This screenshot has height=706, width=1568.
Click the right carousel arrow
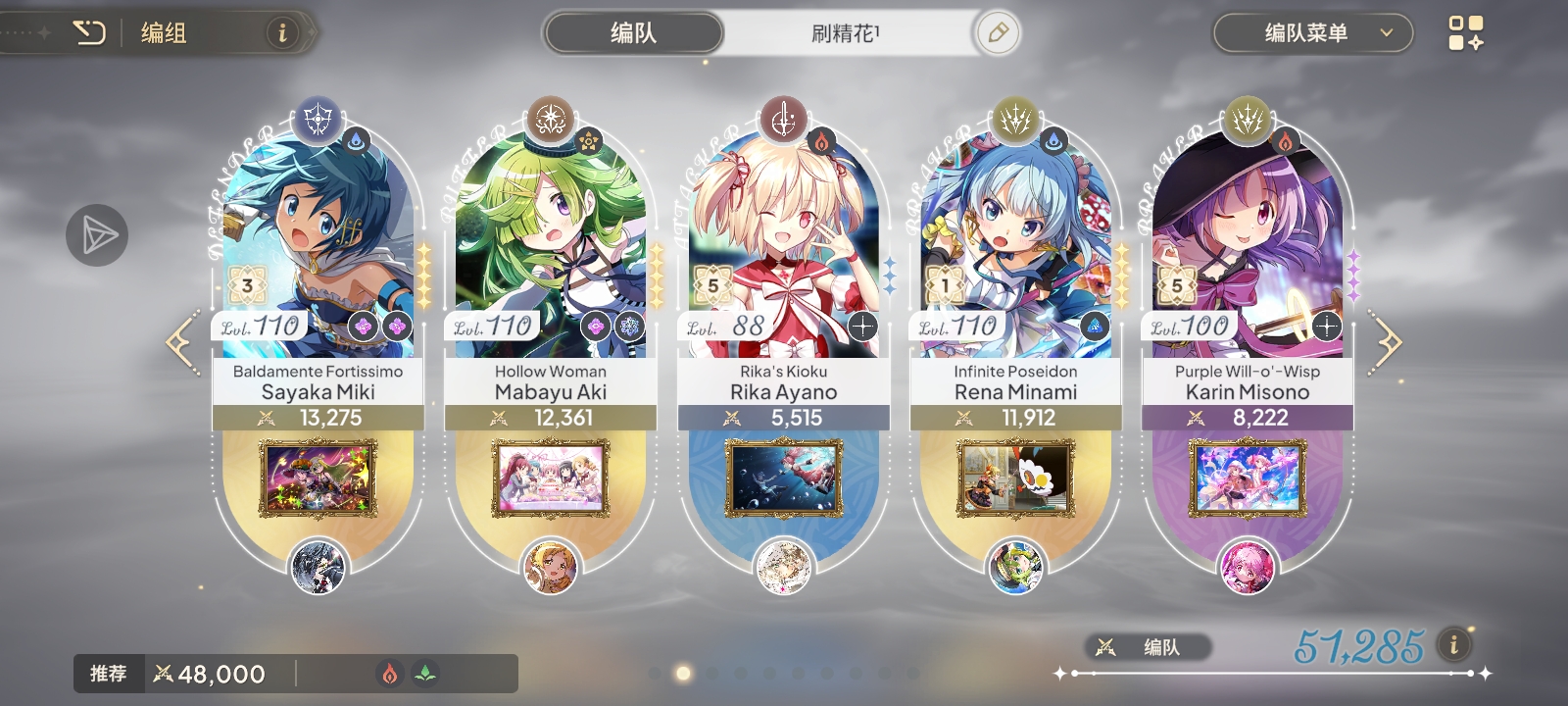tap(1390, 341)
